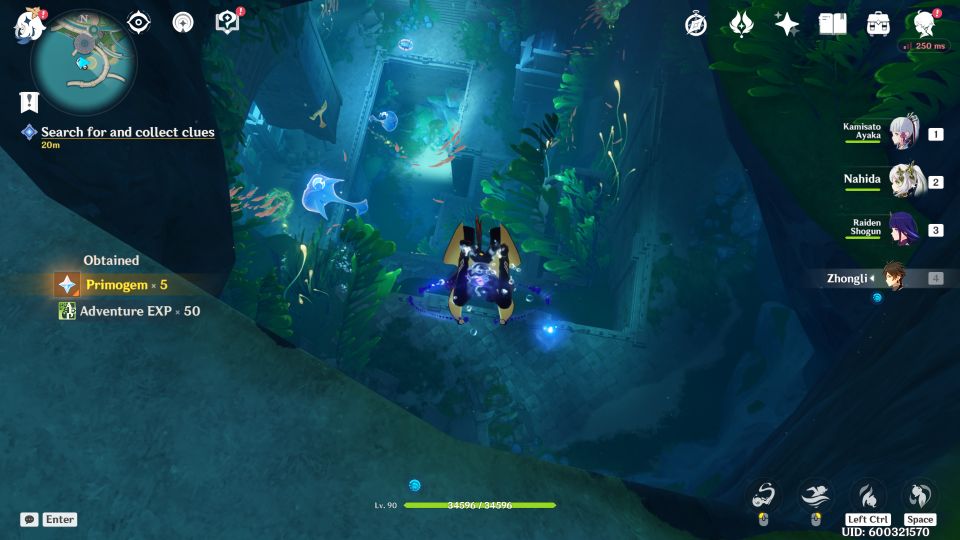Open the quest menu flag icon
960x540 pixels.
click(x=28, y=102)
